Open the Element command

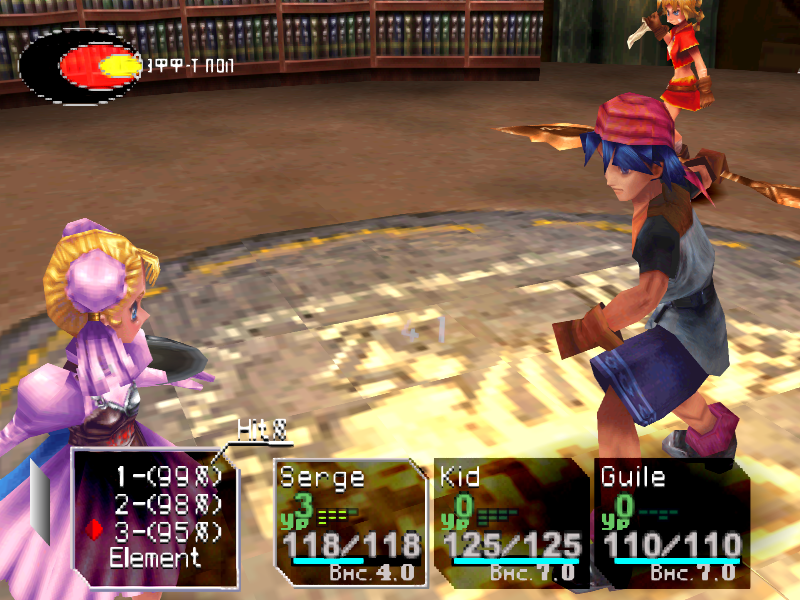(x=155, y=557)
